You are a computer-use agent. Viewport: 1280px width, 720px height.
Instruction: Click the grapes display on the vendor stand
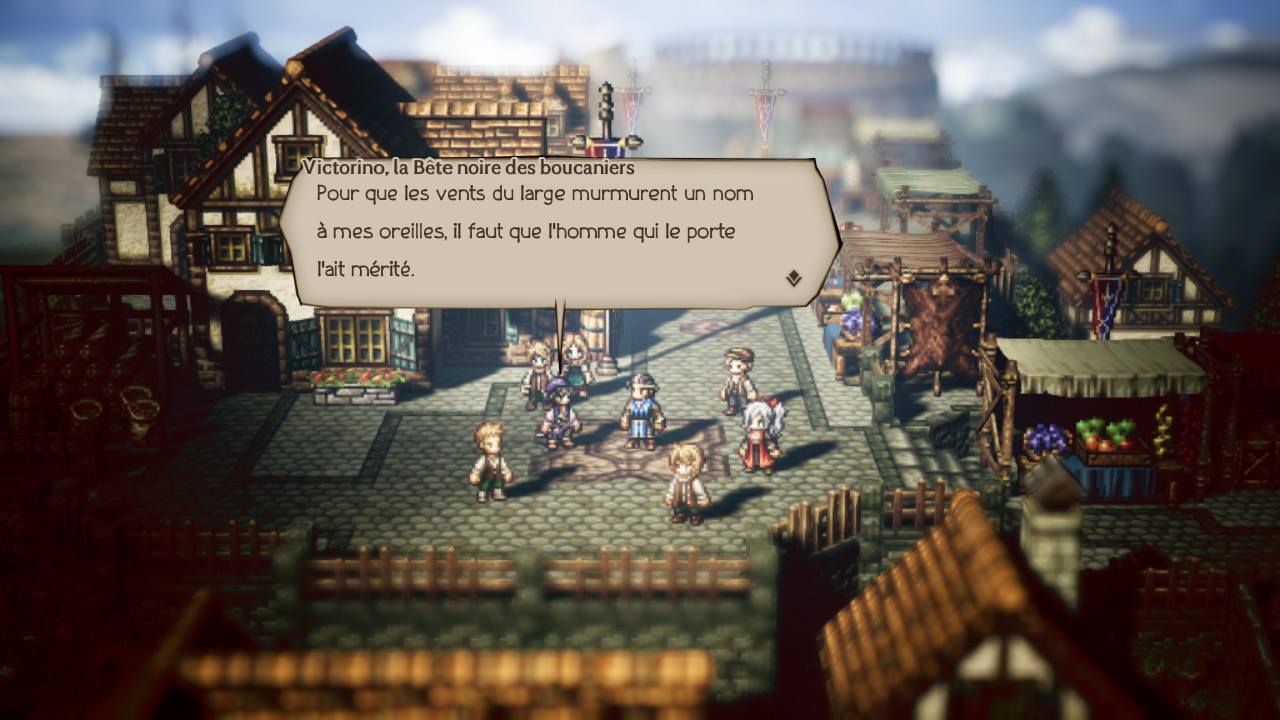[x=1045, y=437]
